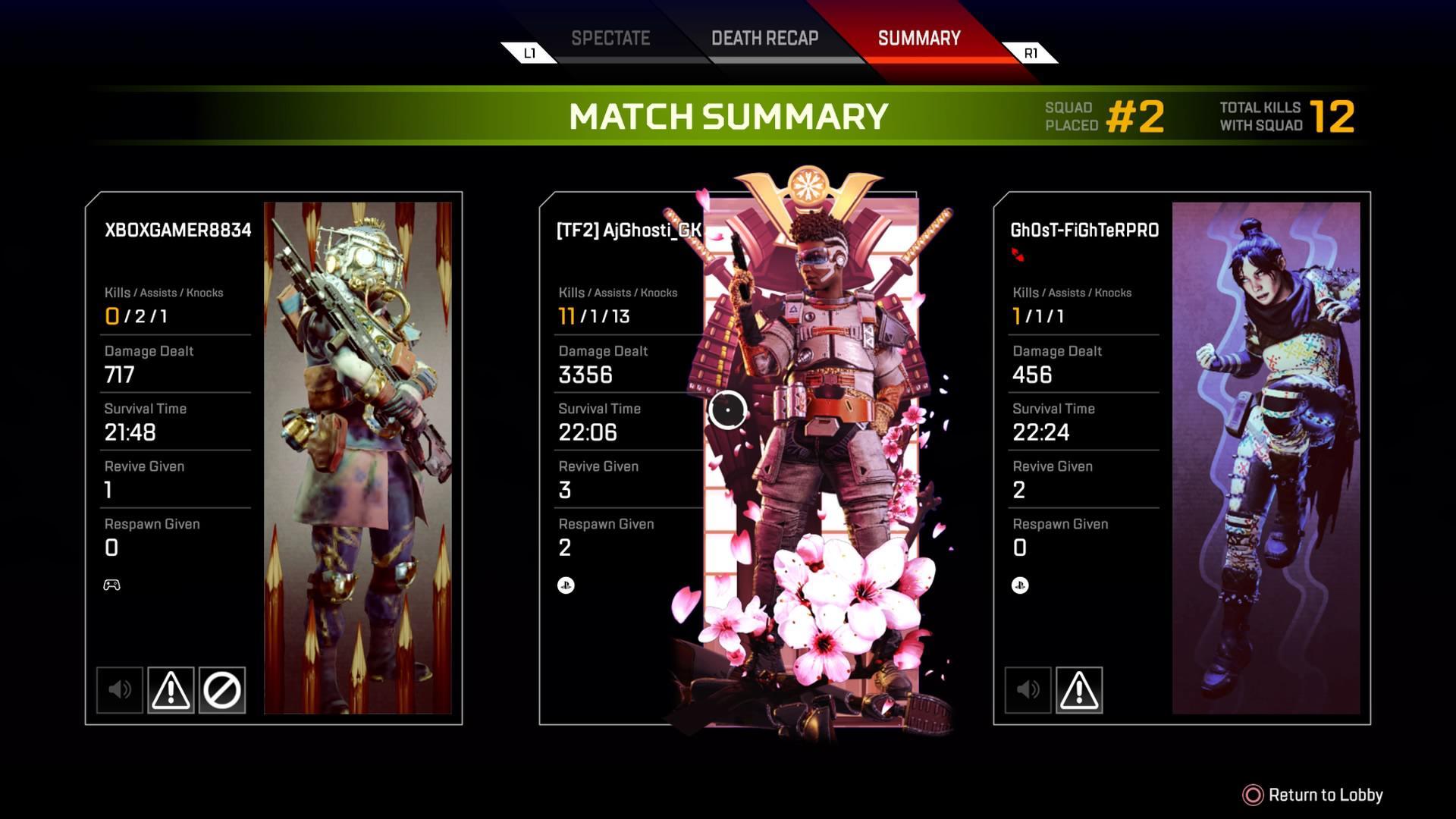The height and width of the screenshot is (819, 1456).
Task: Open the Death Recap tab
Action: tap(764, 39)
